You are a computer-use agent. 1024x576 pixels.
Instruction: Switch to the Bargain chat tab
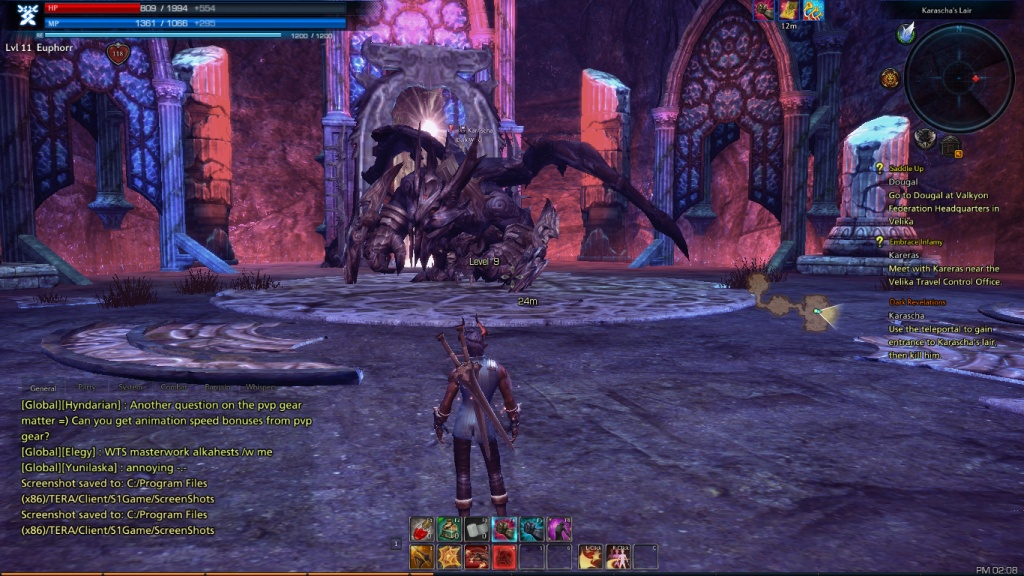[x=217, y=388]
